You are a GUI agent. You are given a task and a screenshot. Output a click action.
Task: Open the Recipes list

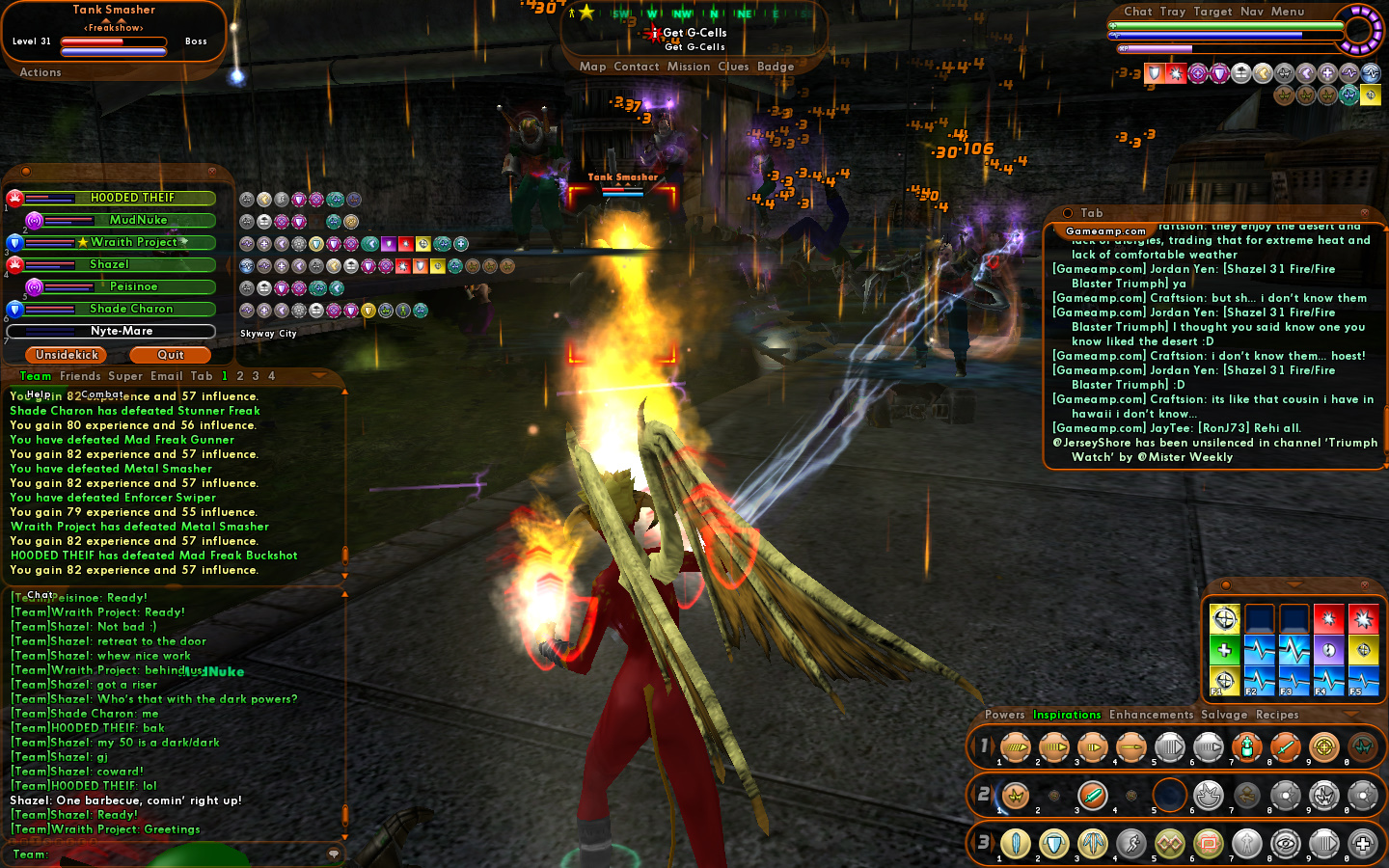1277,715
